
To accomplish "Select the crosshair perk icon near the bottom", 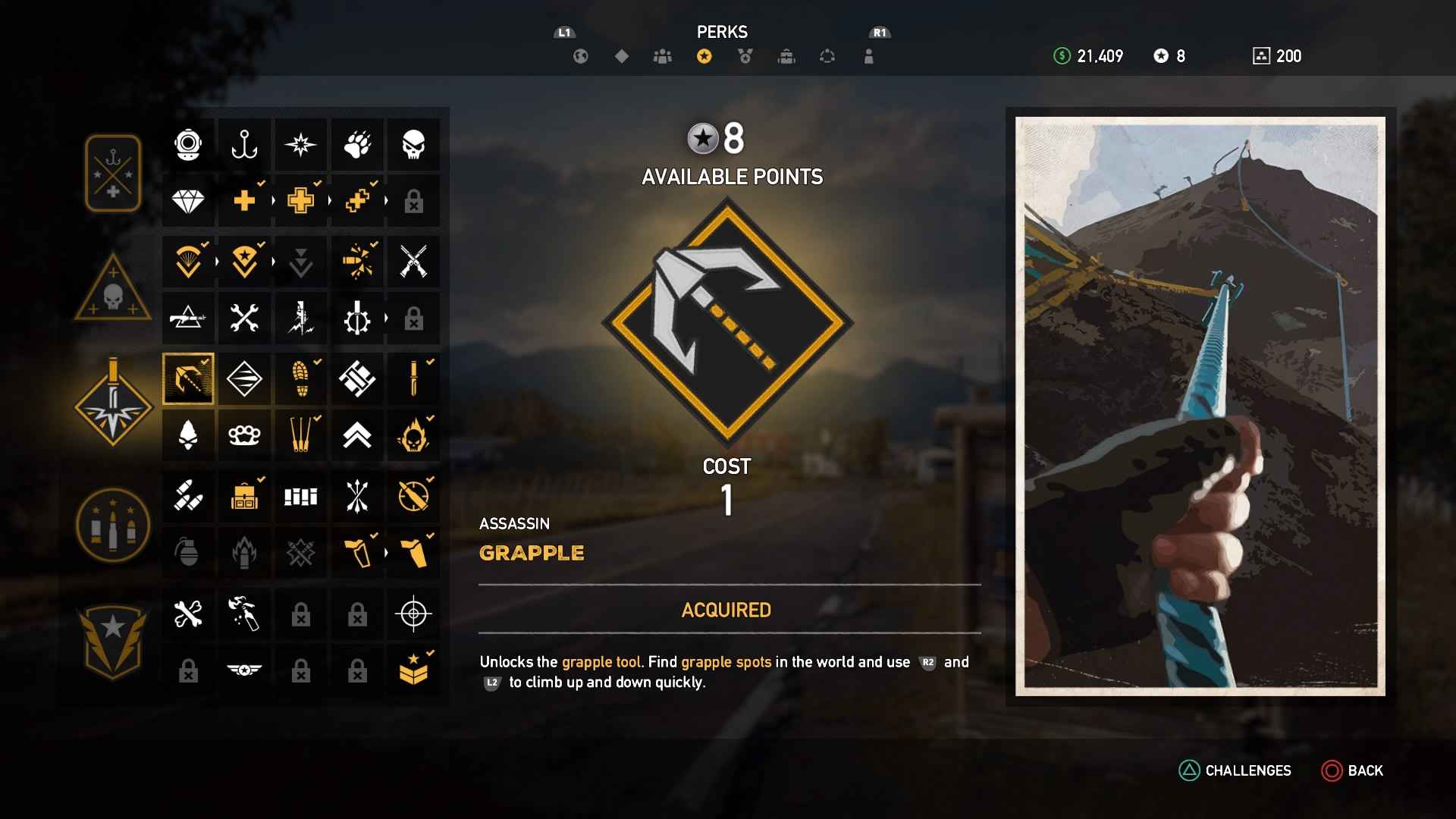I will 414,614.
